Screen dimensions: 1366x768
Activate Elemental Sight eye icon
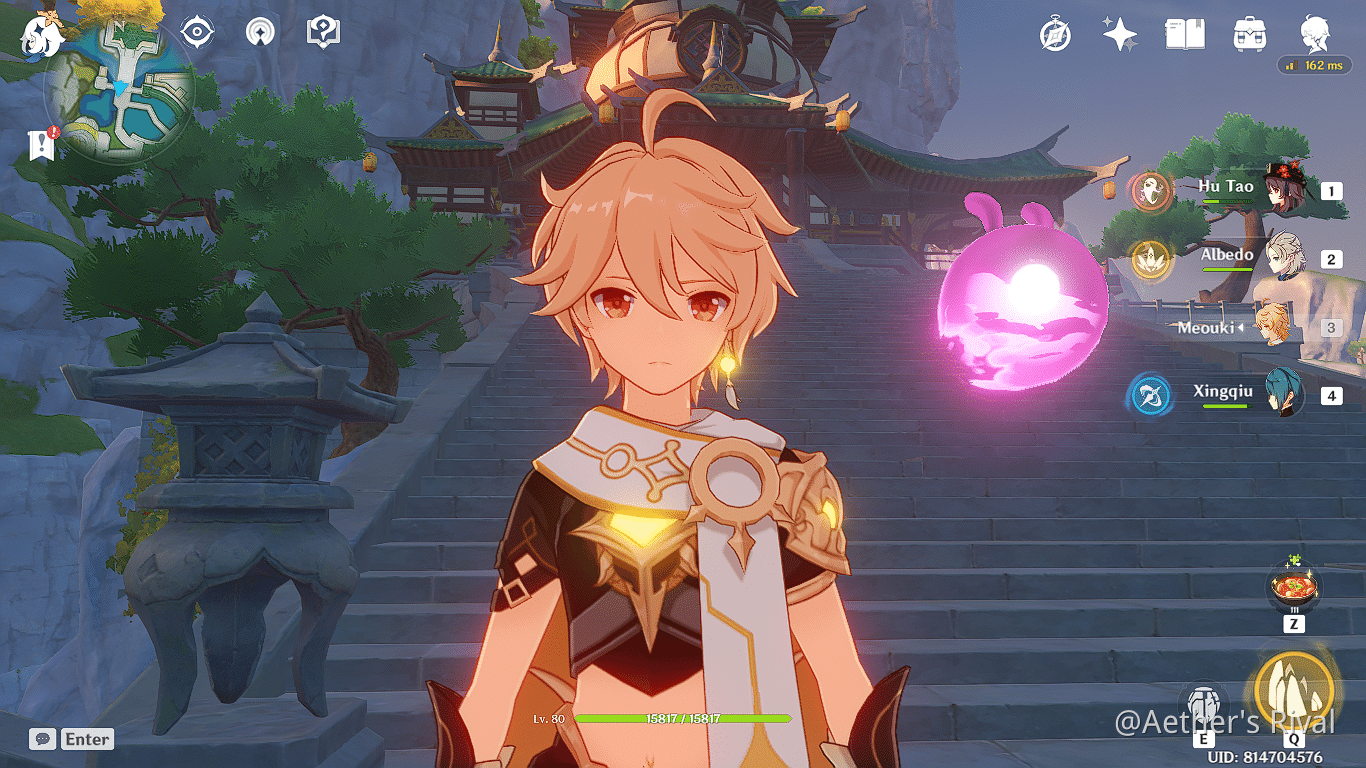pos(196,31)
